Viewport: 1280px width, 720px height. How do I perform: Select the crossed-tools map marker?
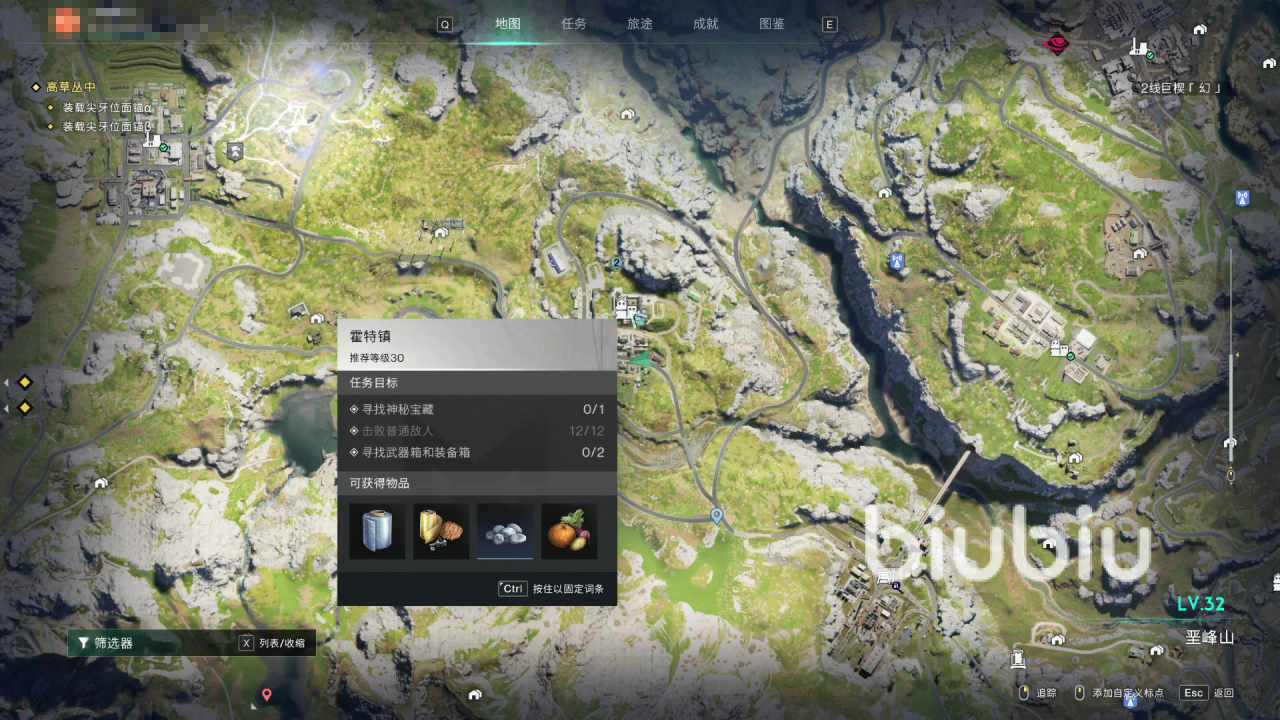[235, 152]
